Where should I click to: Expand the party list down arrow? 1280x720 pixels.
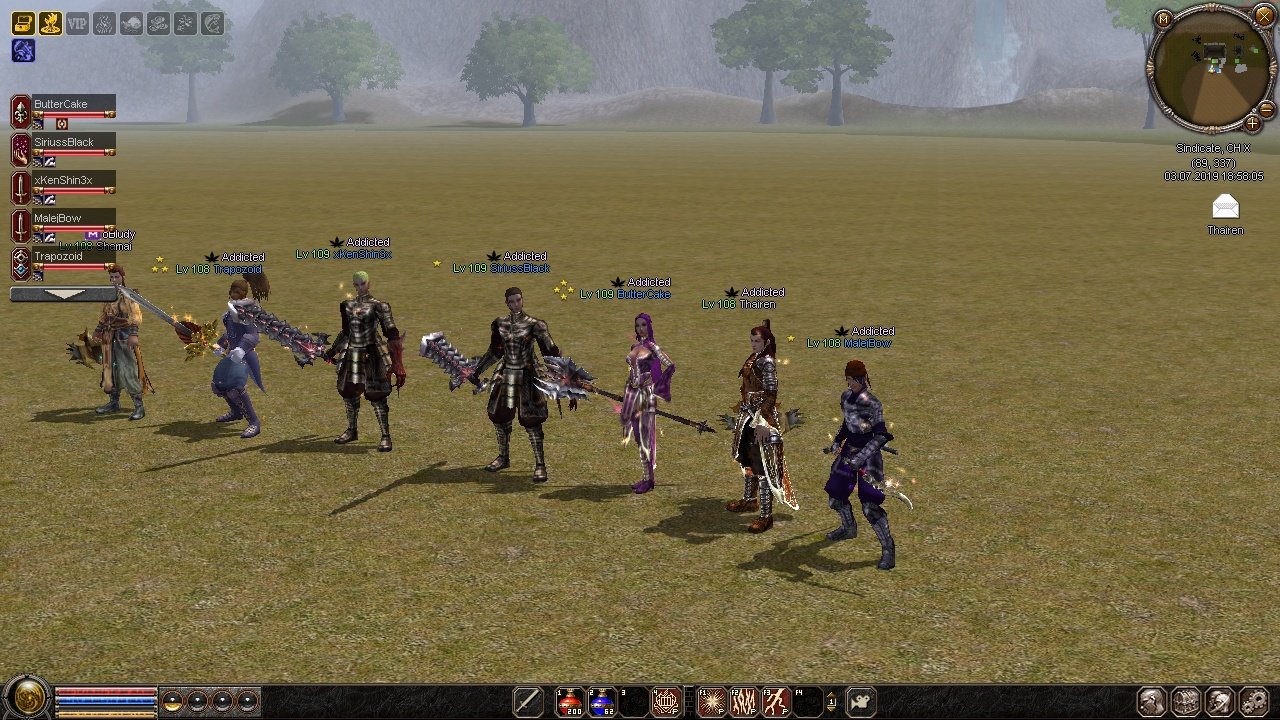coord(62,294)
